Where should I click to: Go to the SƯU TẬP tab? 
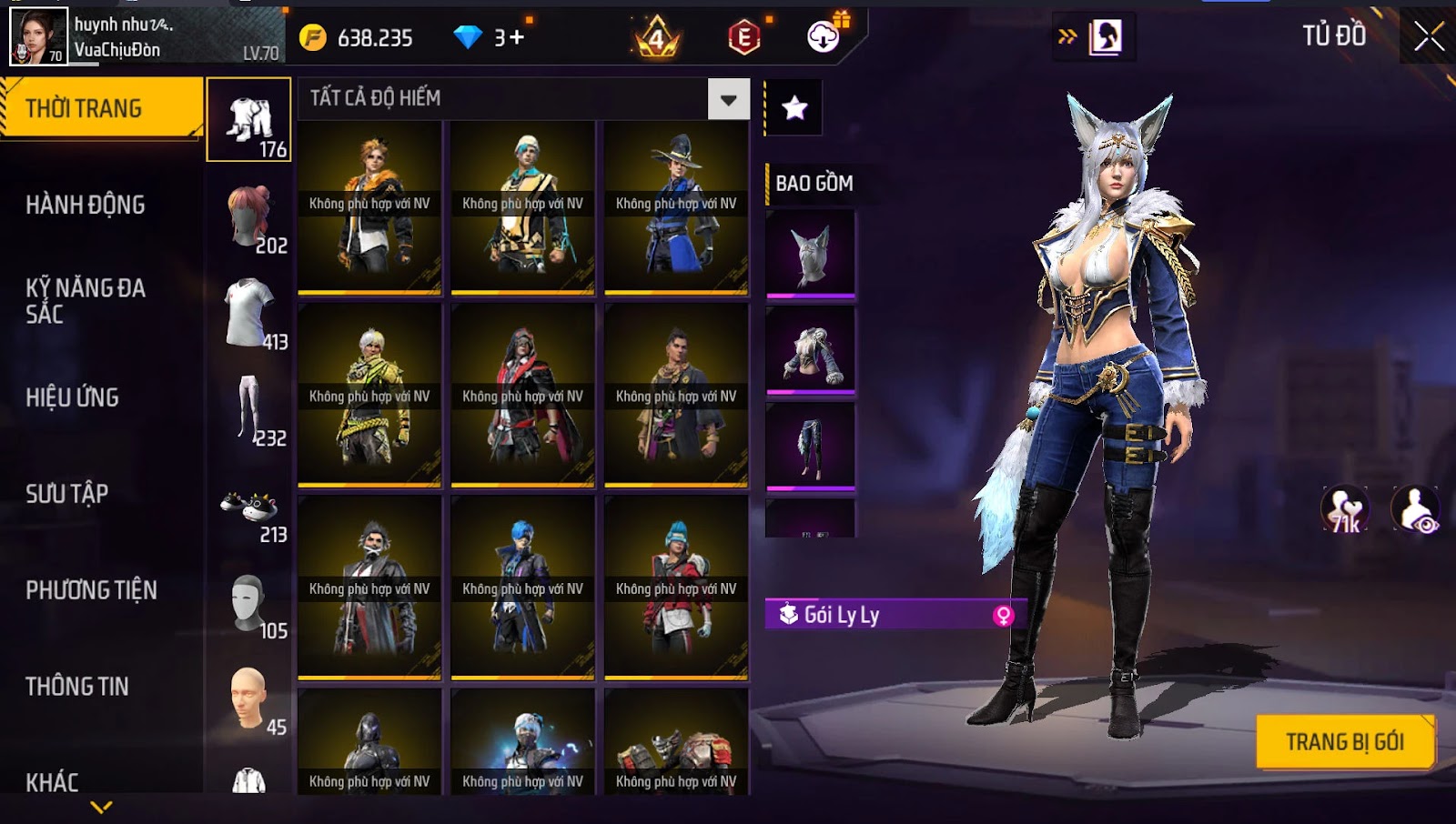click(67, 494)
